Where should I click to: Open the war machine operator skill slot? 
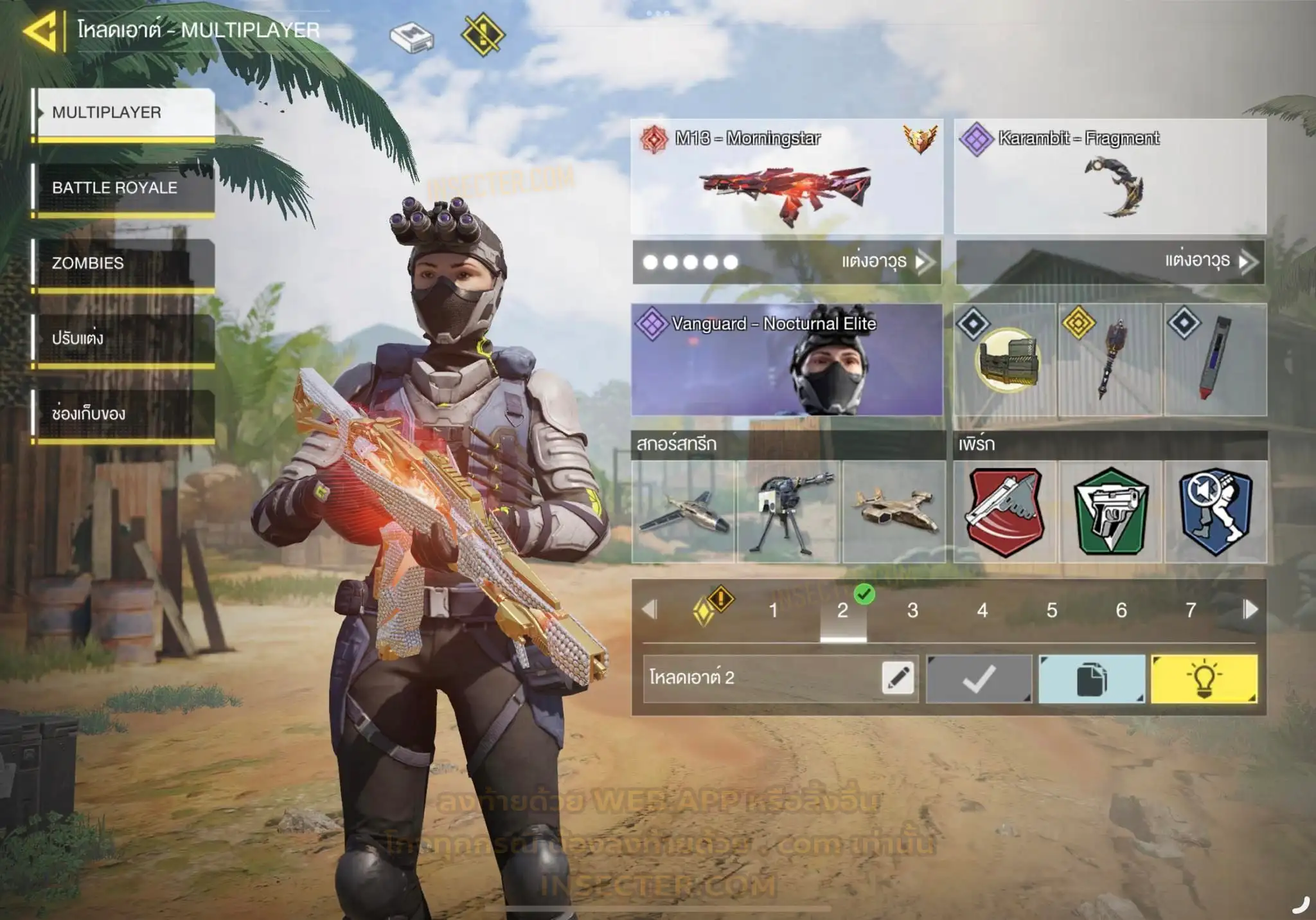1005,360
